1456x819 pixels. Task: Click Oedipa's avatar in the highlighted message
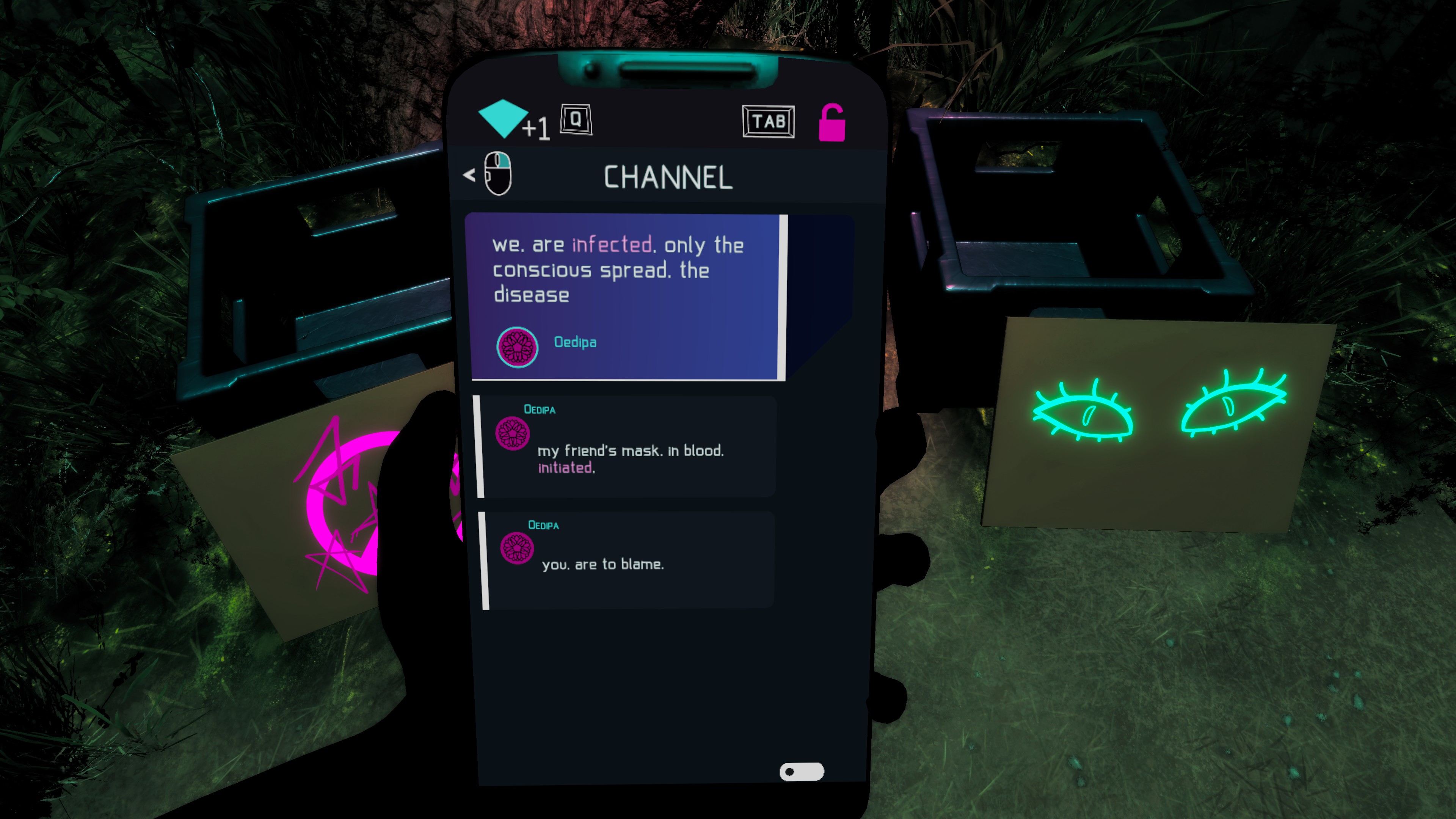(x=516, y=347)
